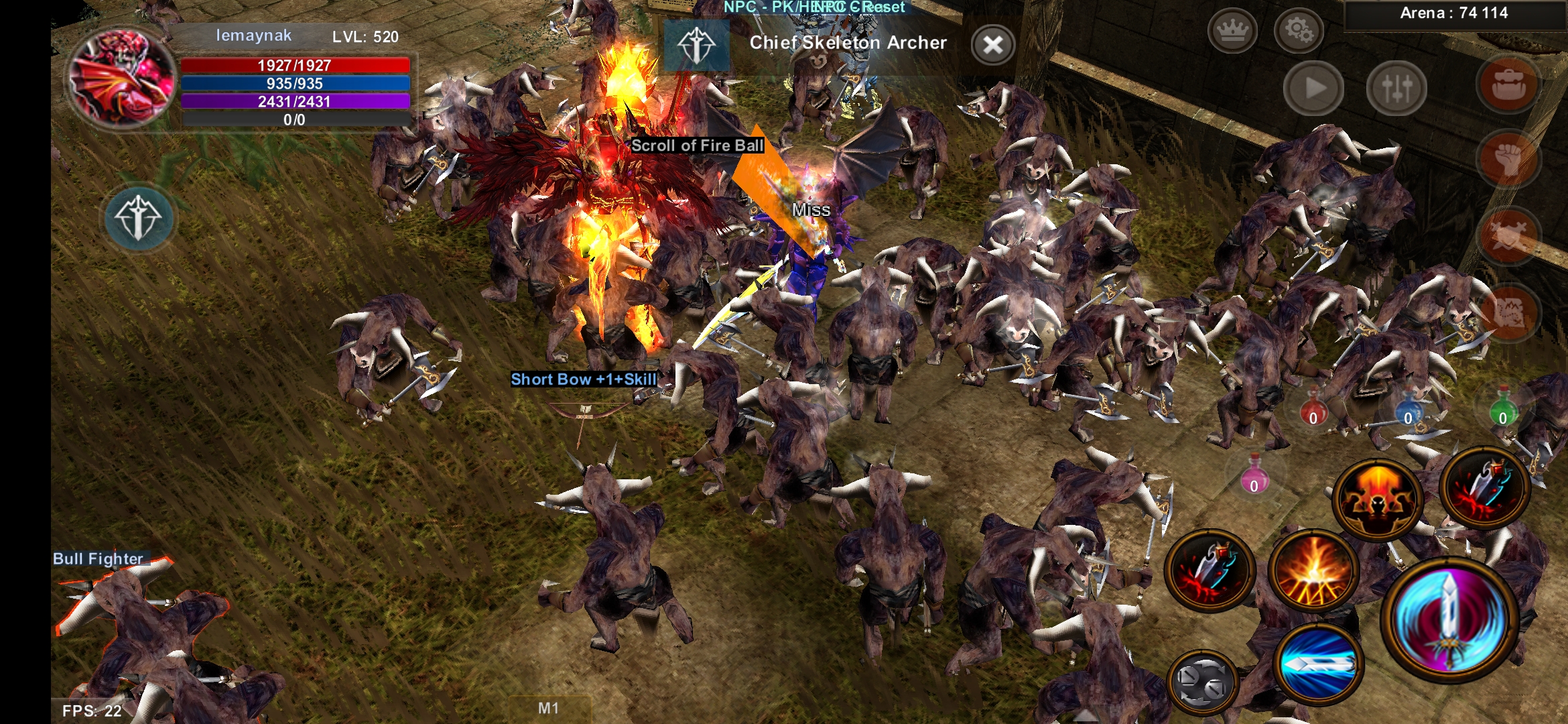
Task: Tap the grey skill swap button
Action: click(x=1202, y=682)
